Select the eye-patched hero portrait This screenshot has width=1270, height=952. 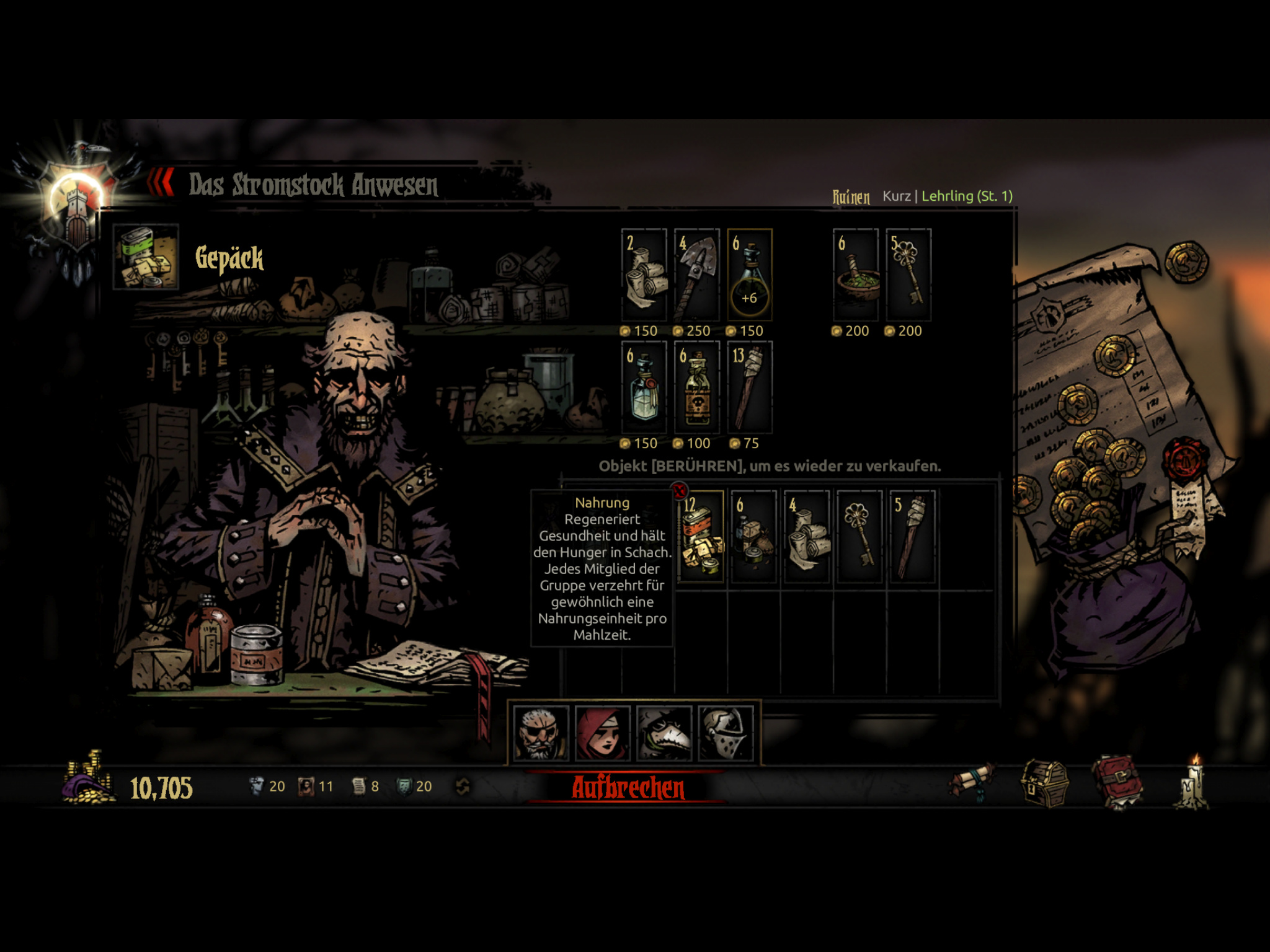click(x=541, y=733)
